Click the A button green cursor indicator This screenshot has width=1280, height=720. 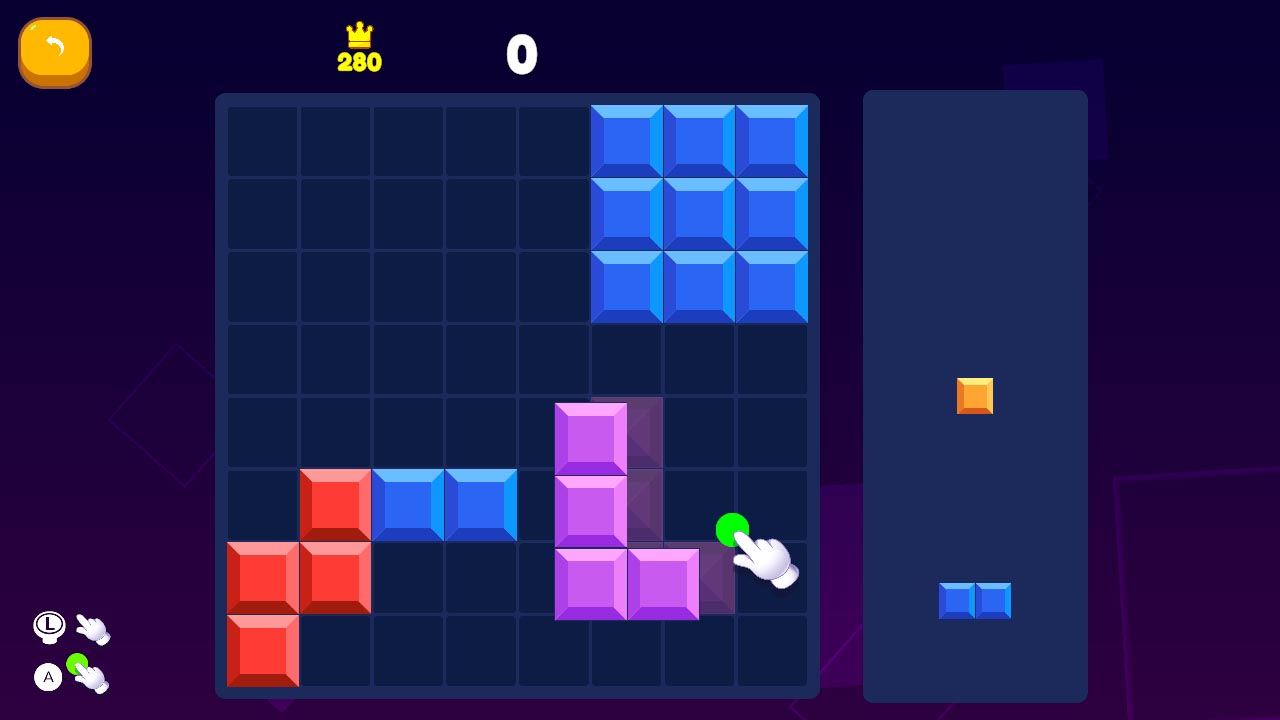coord(47,677)
